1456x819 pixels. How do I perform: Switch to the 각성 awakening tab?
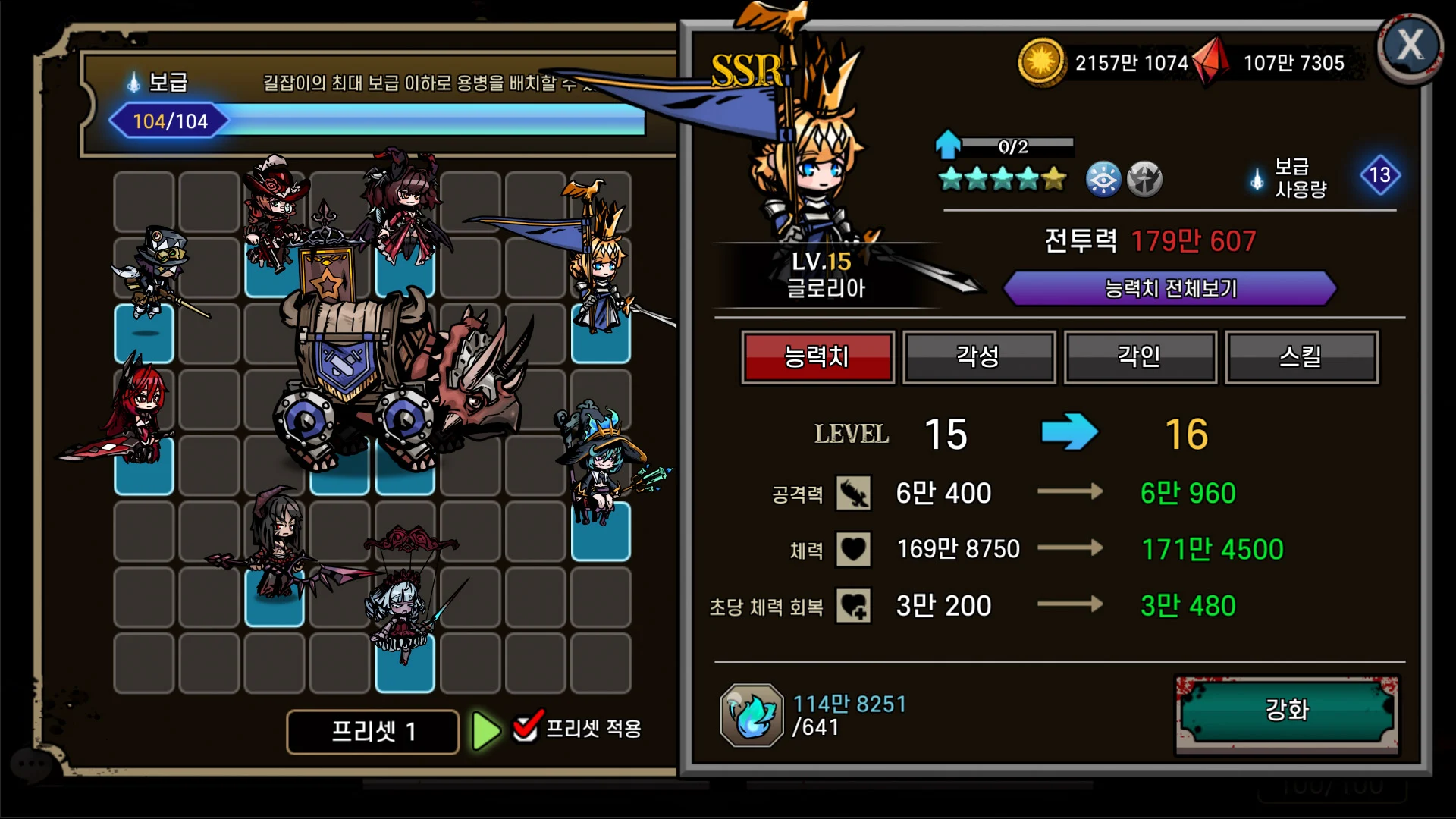click(978, 356)
